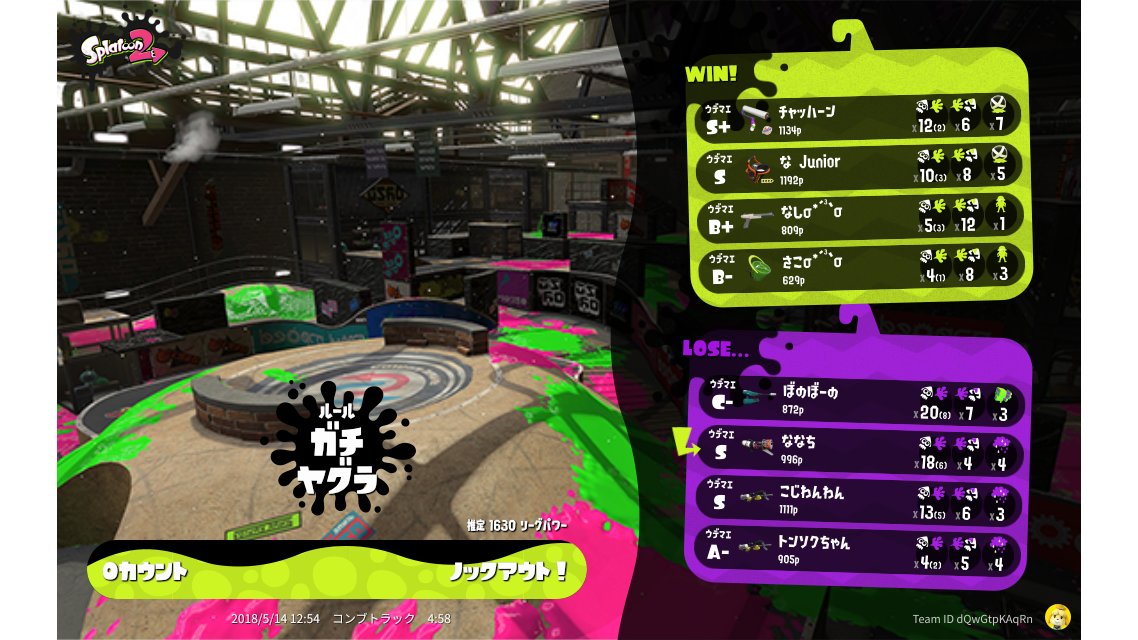
Task: Choose the トンソクちゃん player row
Action: coord(859,550)
